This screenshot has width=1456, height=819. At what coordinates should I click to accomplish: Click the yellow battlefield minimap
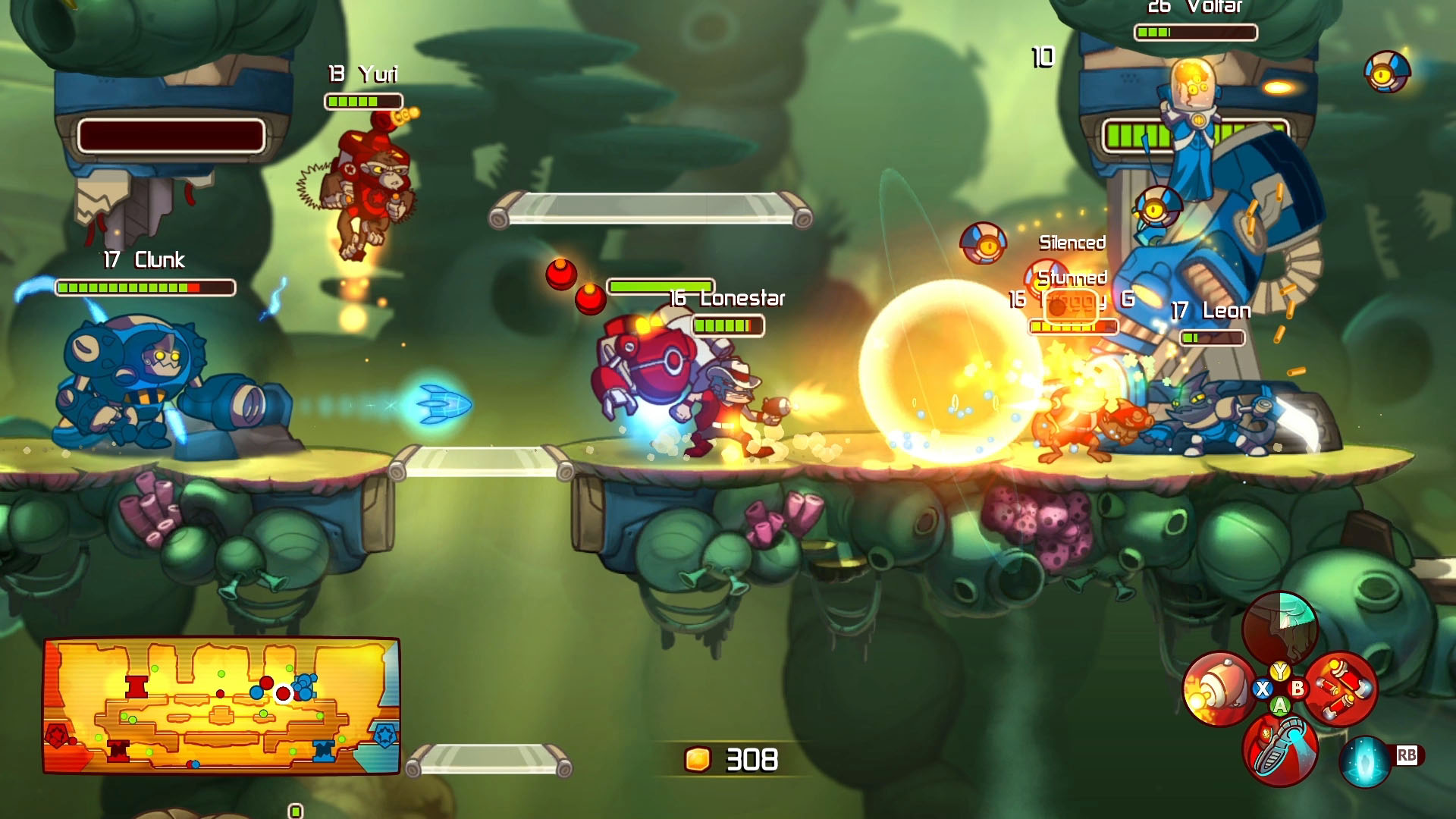click(221, 705)
